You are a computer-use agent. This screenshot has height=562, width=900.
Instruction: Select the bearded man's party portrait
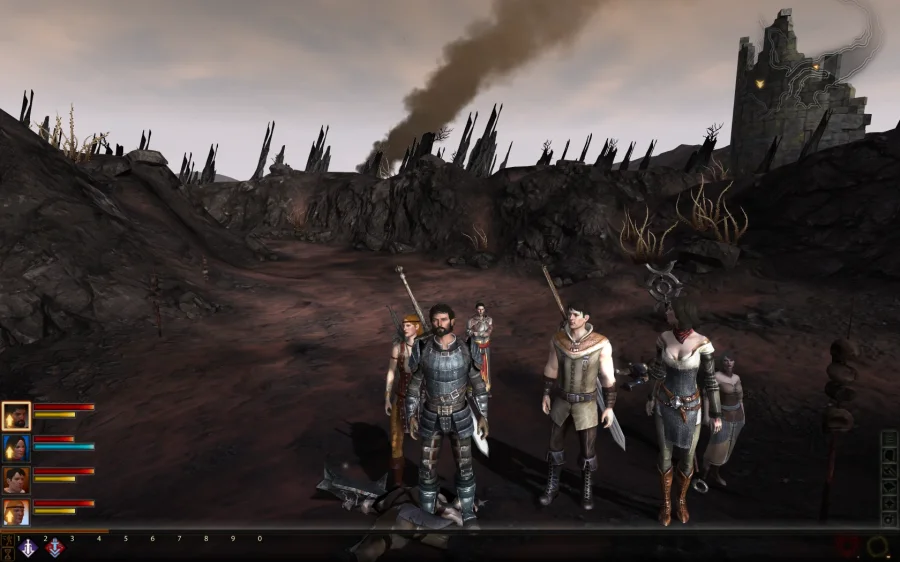pos(16,415)
